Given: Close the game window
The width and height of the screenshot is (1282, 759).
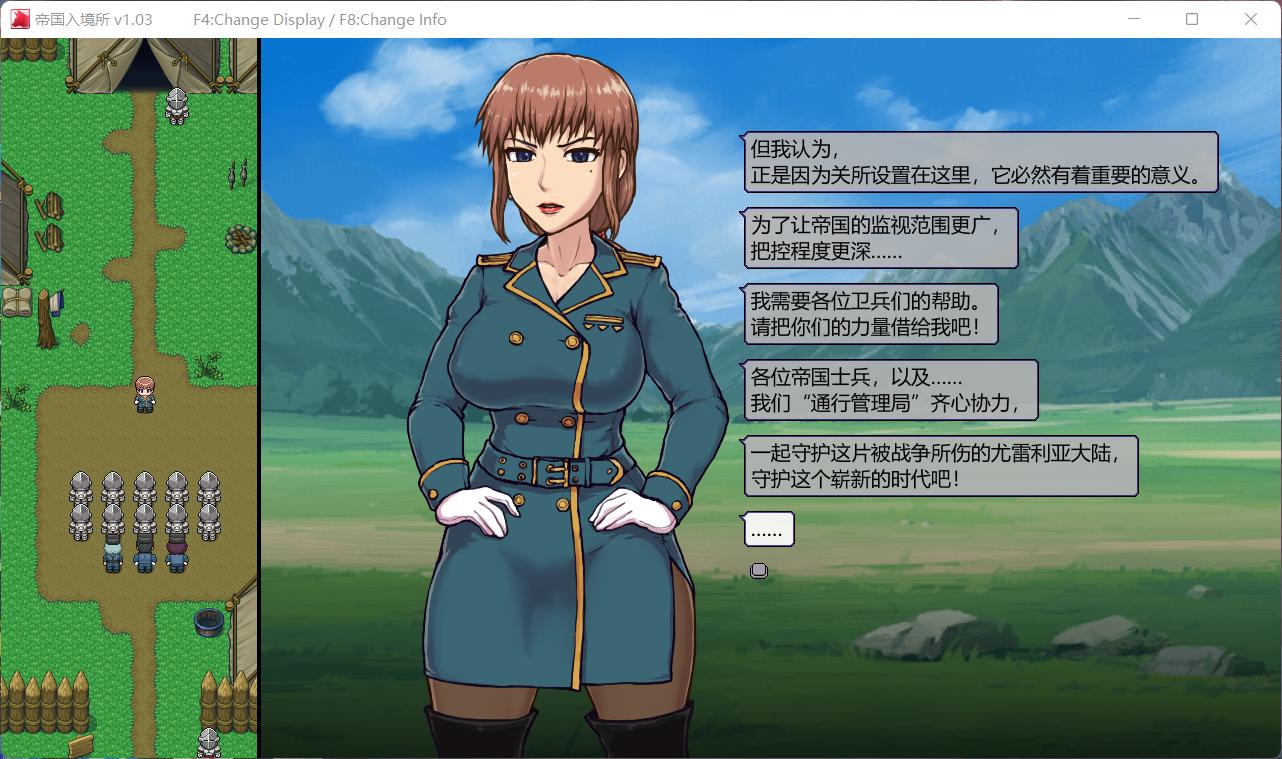Looking at the screenshot, I should (x=1250, y=19).
